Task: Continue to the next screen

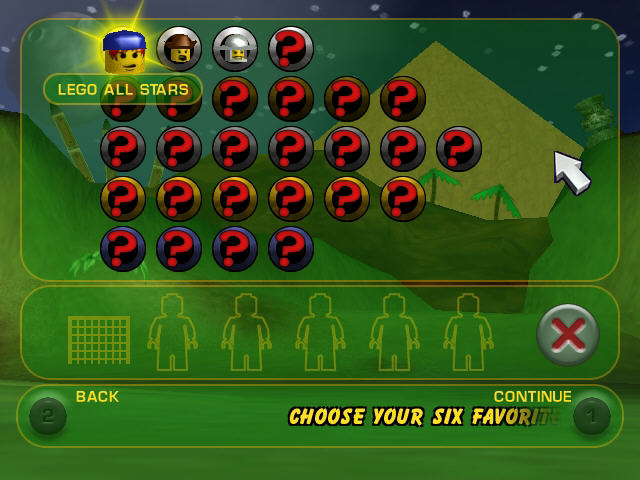Action: (591, 414)
